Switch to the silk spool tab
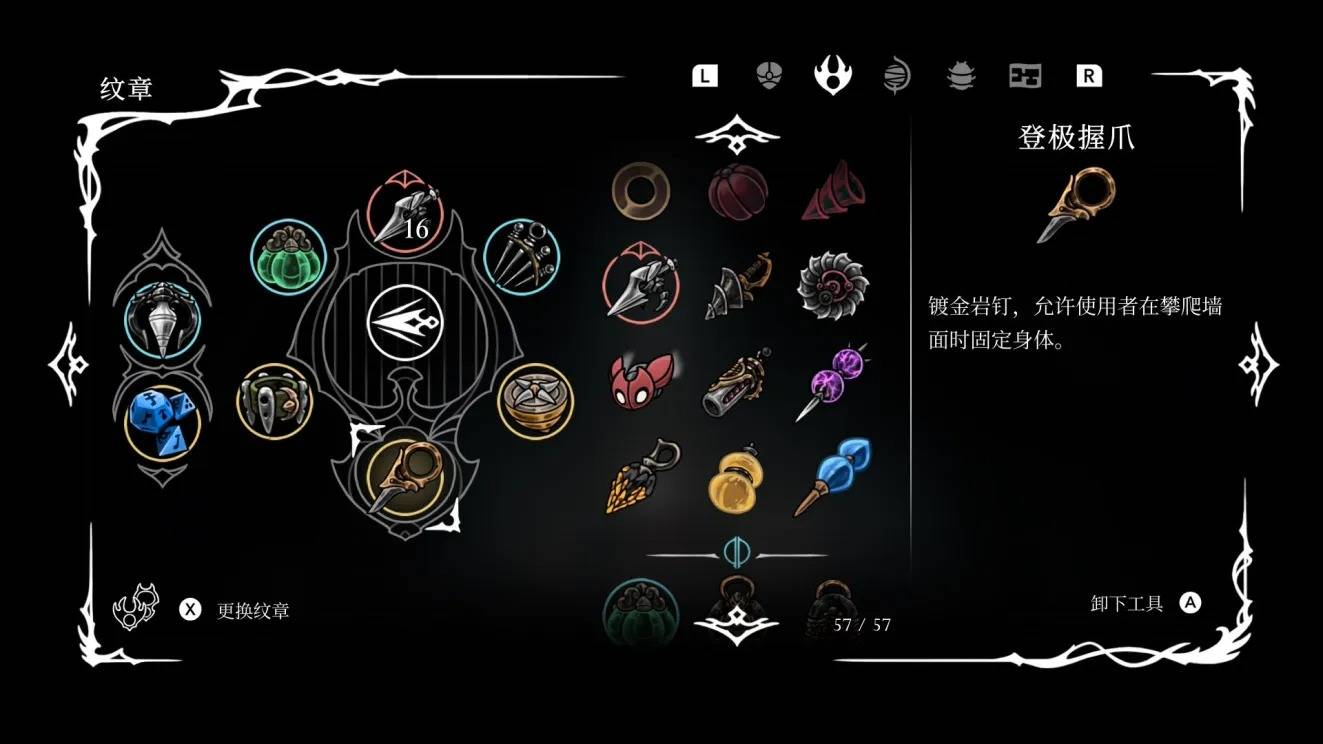The image size is (1323, 744). coord(897,76)
